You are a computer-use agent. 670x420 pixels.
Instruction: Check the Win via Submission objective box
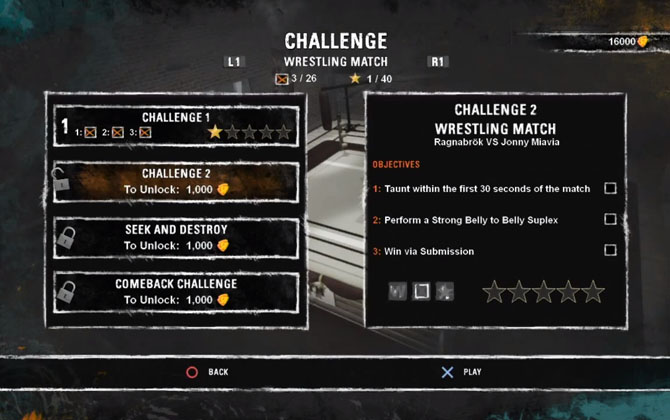click(x=610, y=250)
